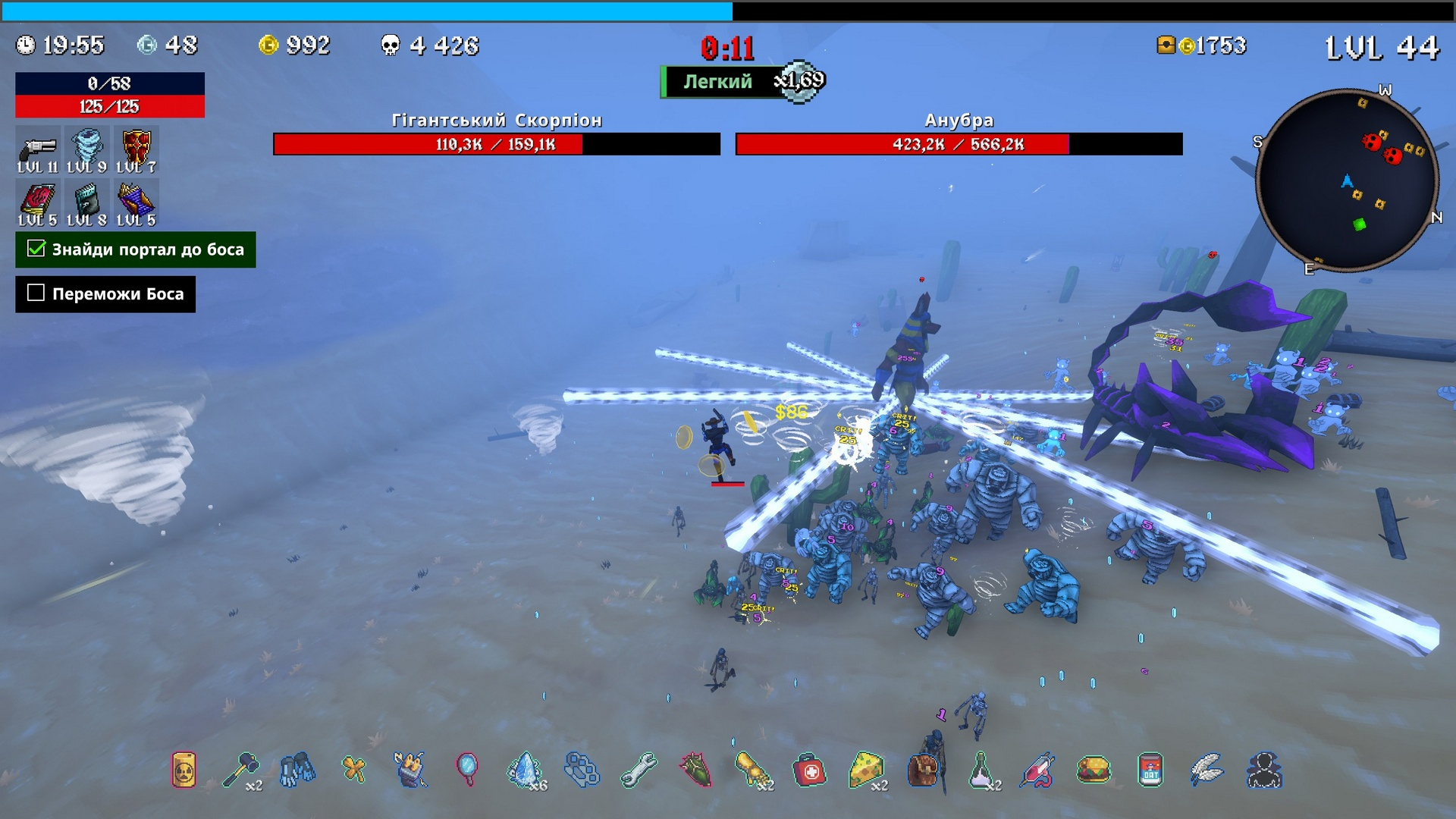Click the tornado weapon icon
Screen dimensions: 1456x819
click(86, 146)
